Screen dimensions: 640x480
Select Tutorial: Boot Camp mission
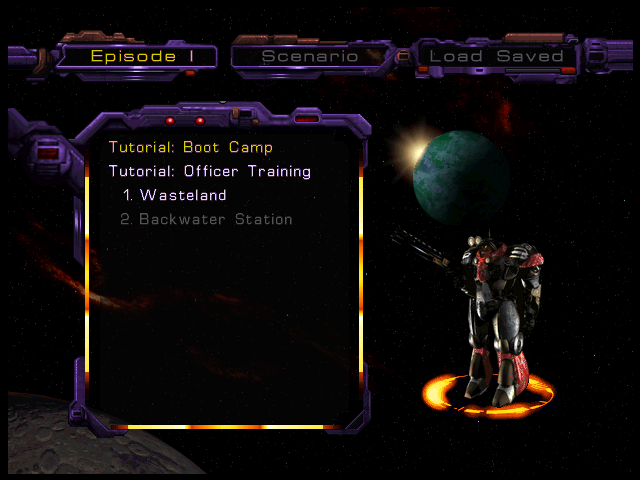[191, 147]
